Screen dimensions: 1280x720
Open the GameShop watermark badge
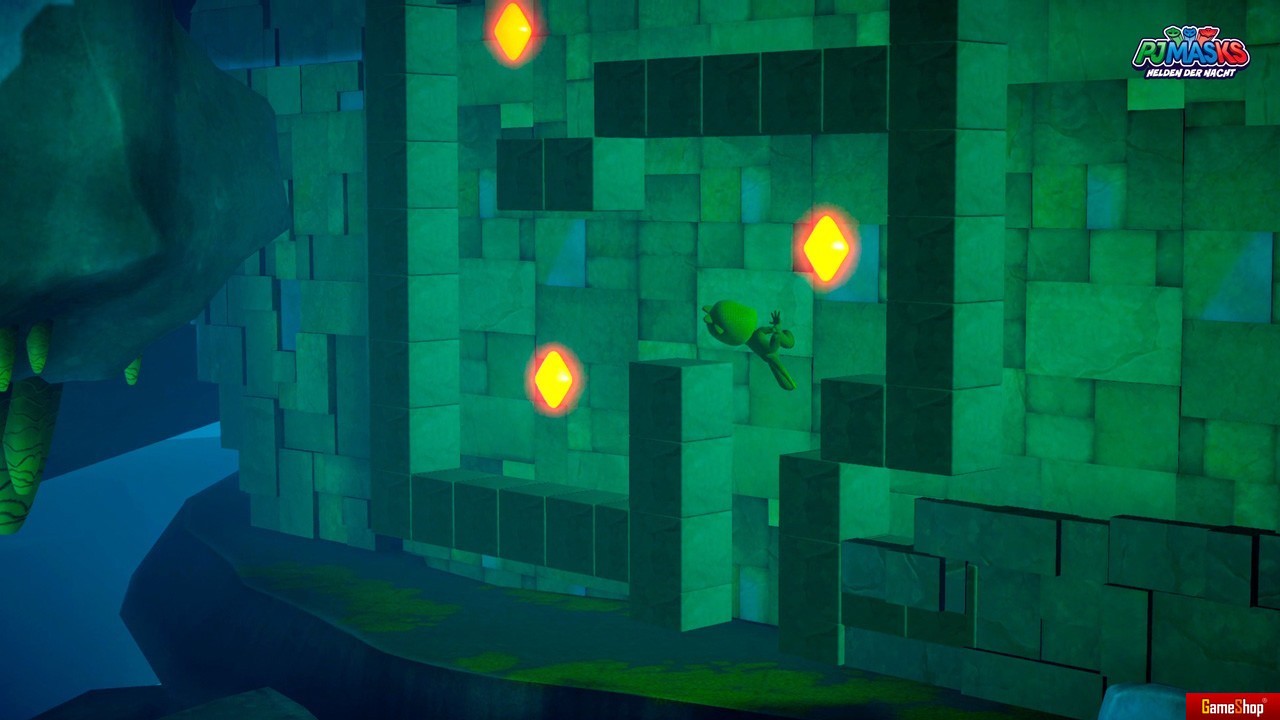pos(1232,706)
